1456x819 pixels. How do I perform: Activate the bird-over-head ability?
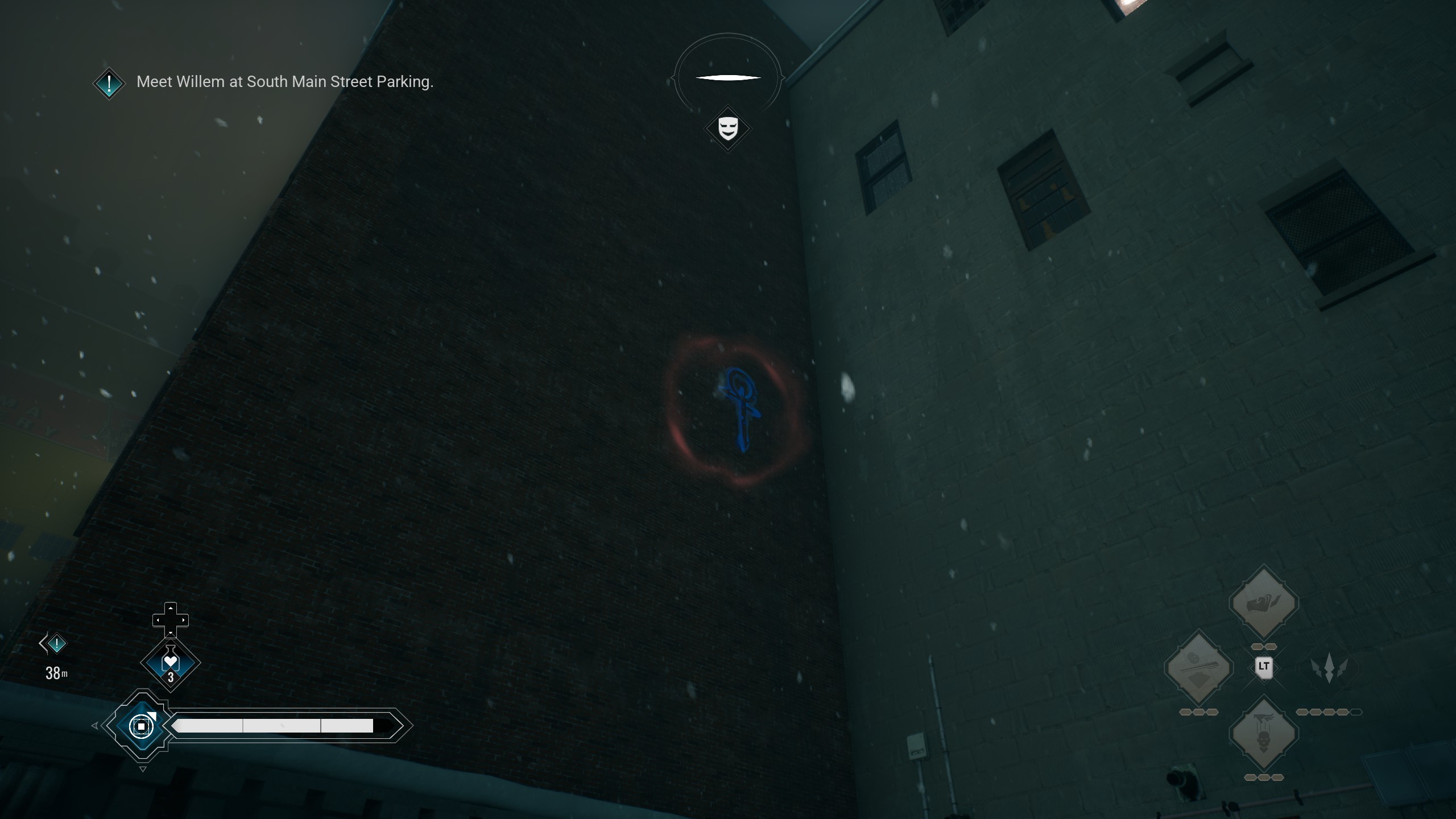coord(1263,734)
